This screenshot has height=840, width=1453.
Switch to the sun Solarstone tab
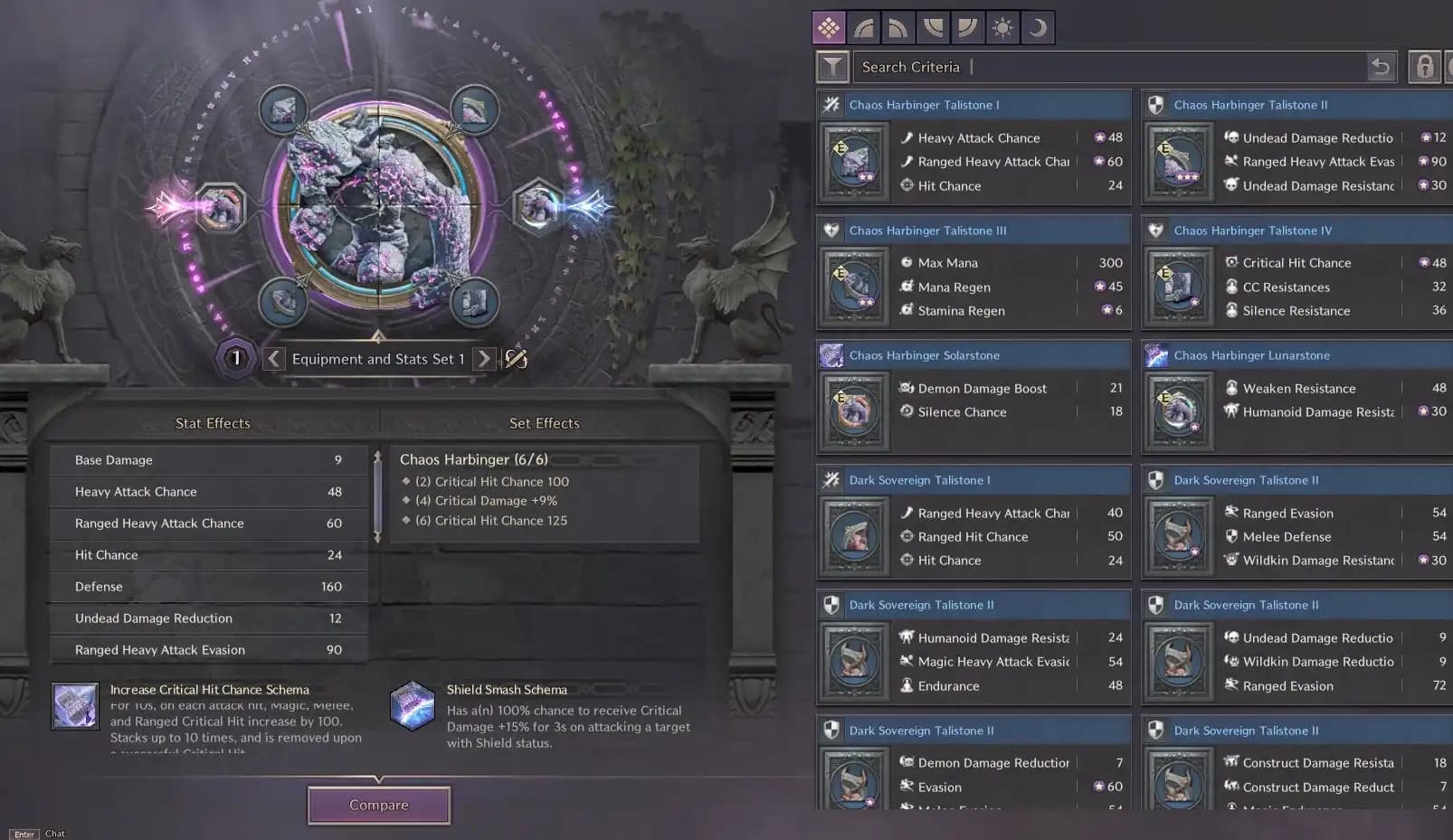tap(1002, 28)
